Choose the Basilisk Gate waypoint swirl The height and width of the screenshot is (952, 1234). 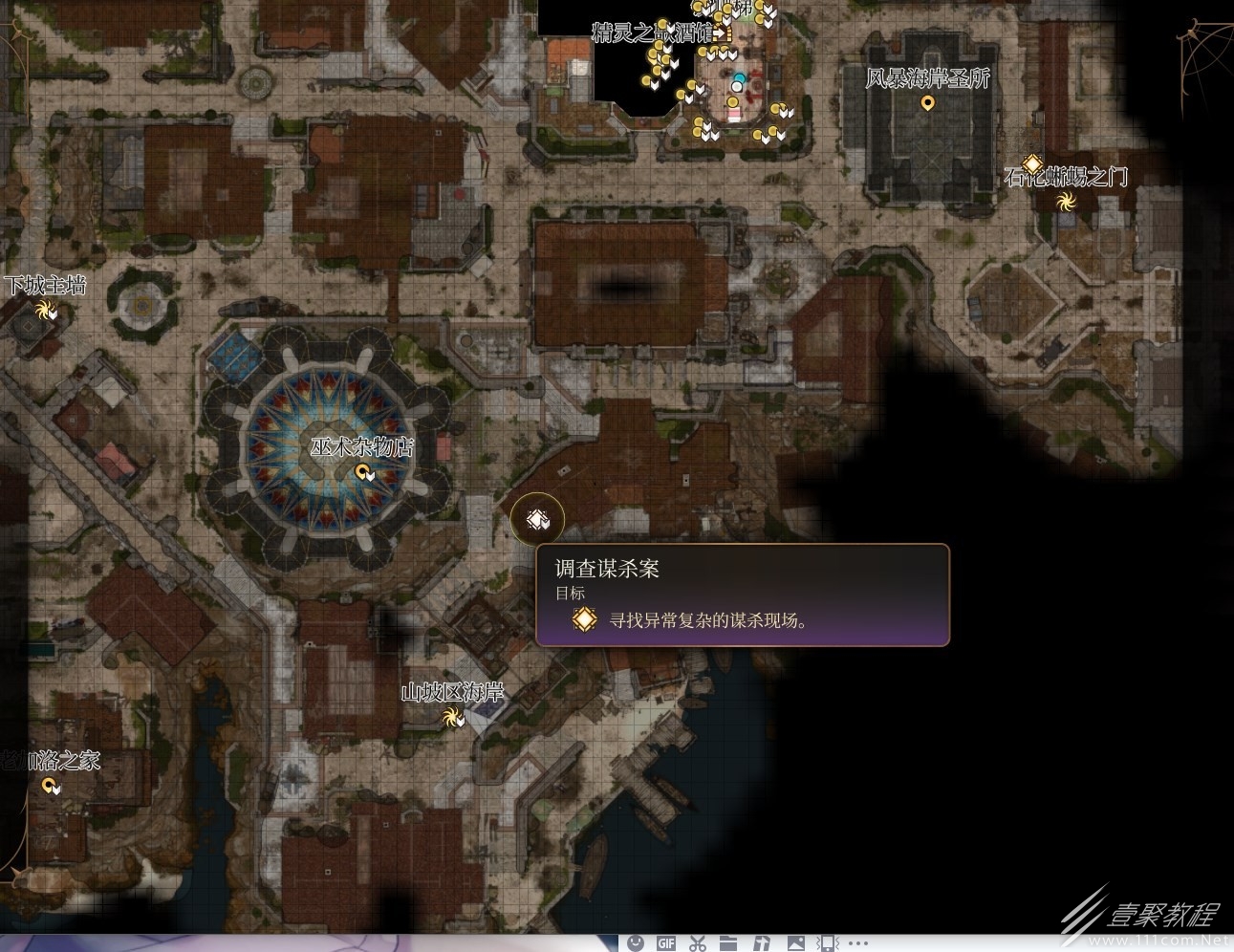pyautogui.click(x=1066, y=201)
